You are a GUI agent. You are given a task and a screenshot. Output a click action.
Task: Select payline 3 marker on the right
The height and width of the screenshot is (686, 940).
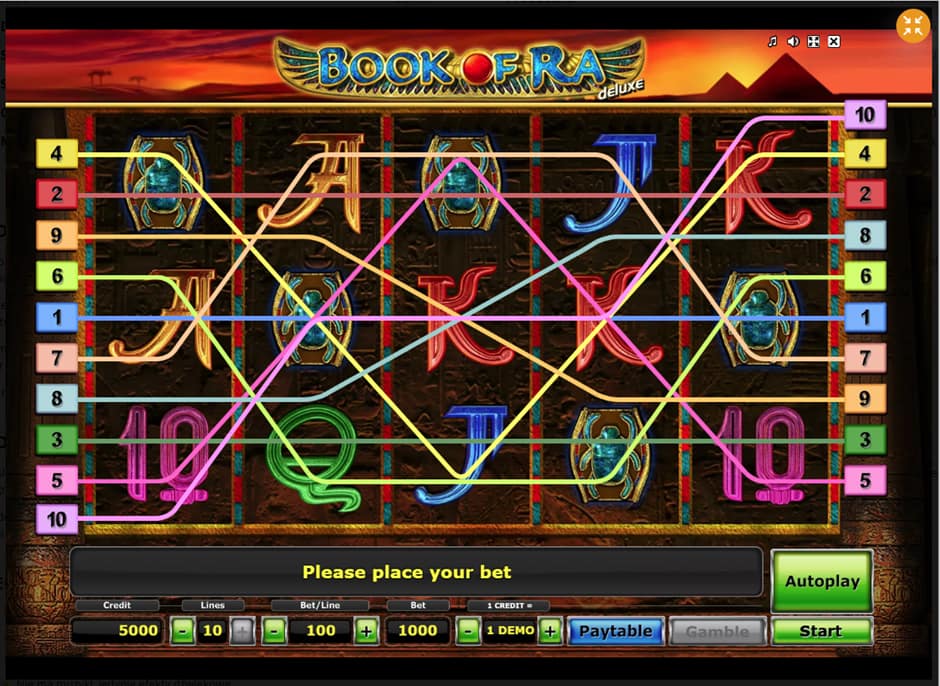865,439
